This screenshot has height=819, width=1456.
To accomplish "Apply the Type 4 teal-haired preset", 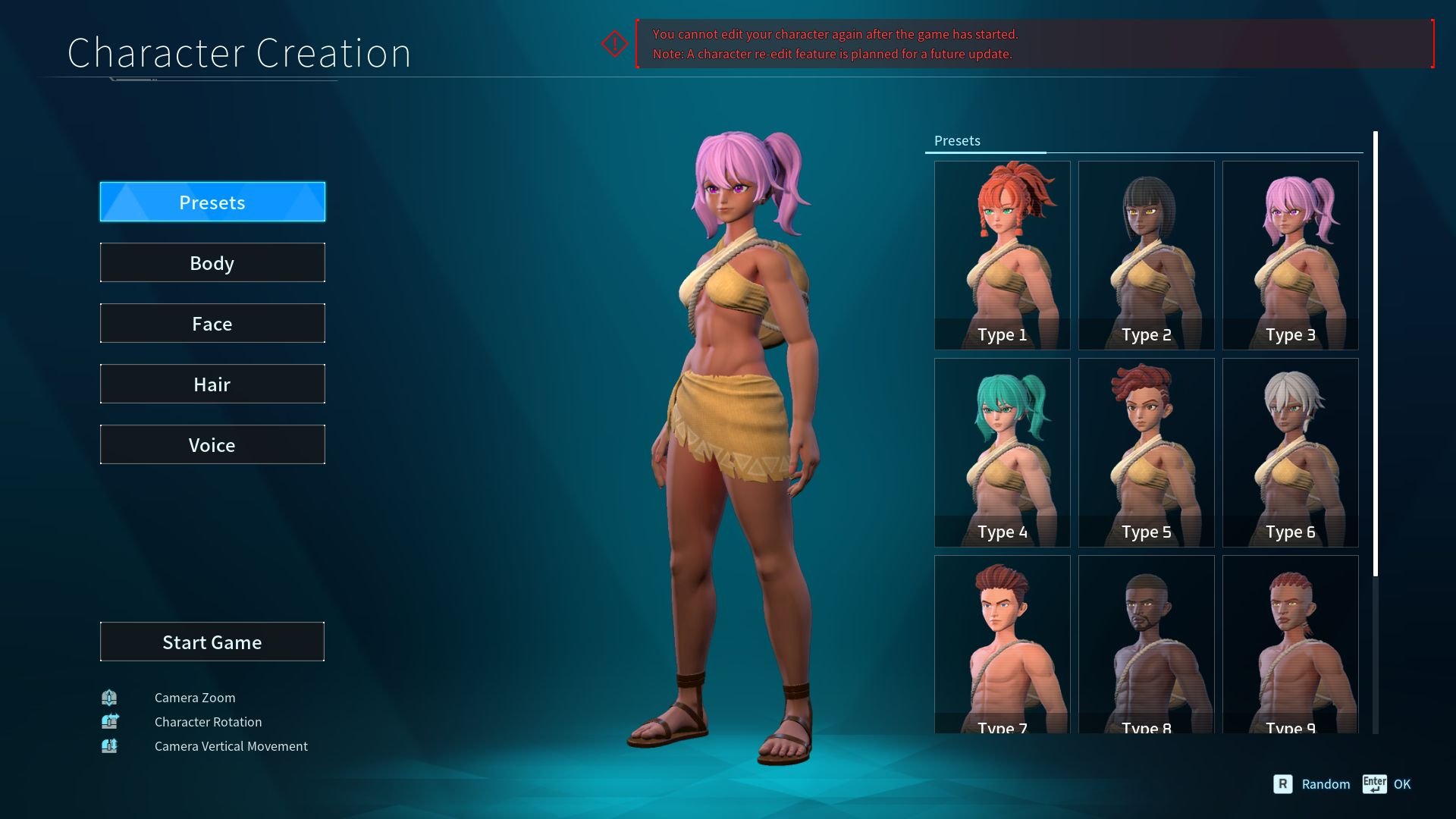I will point(1002,452).
